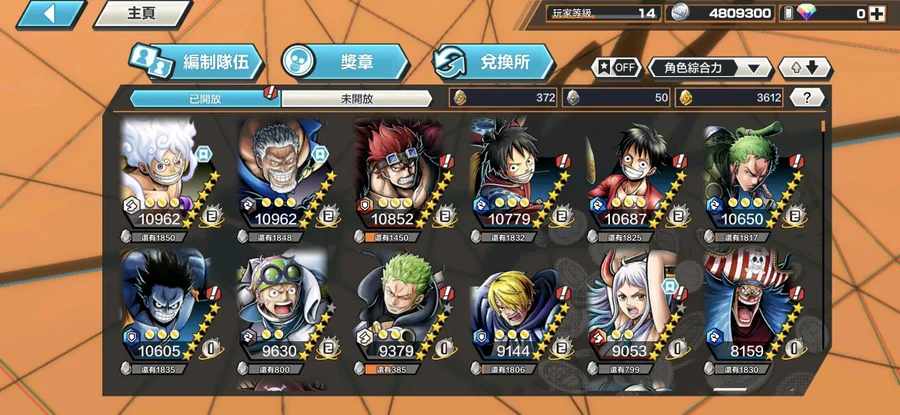Return to the 主頁 home screen
The height and width of the screenshot is (415, 900).
click(142, 14)
